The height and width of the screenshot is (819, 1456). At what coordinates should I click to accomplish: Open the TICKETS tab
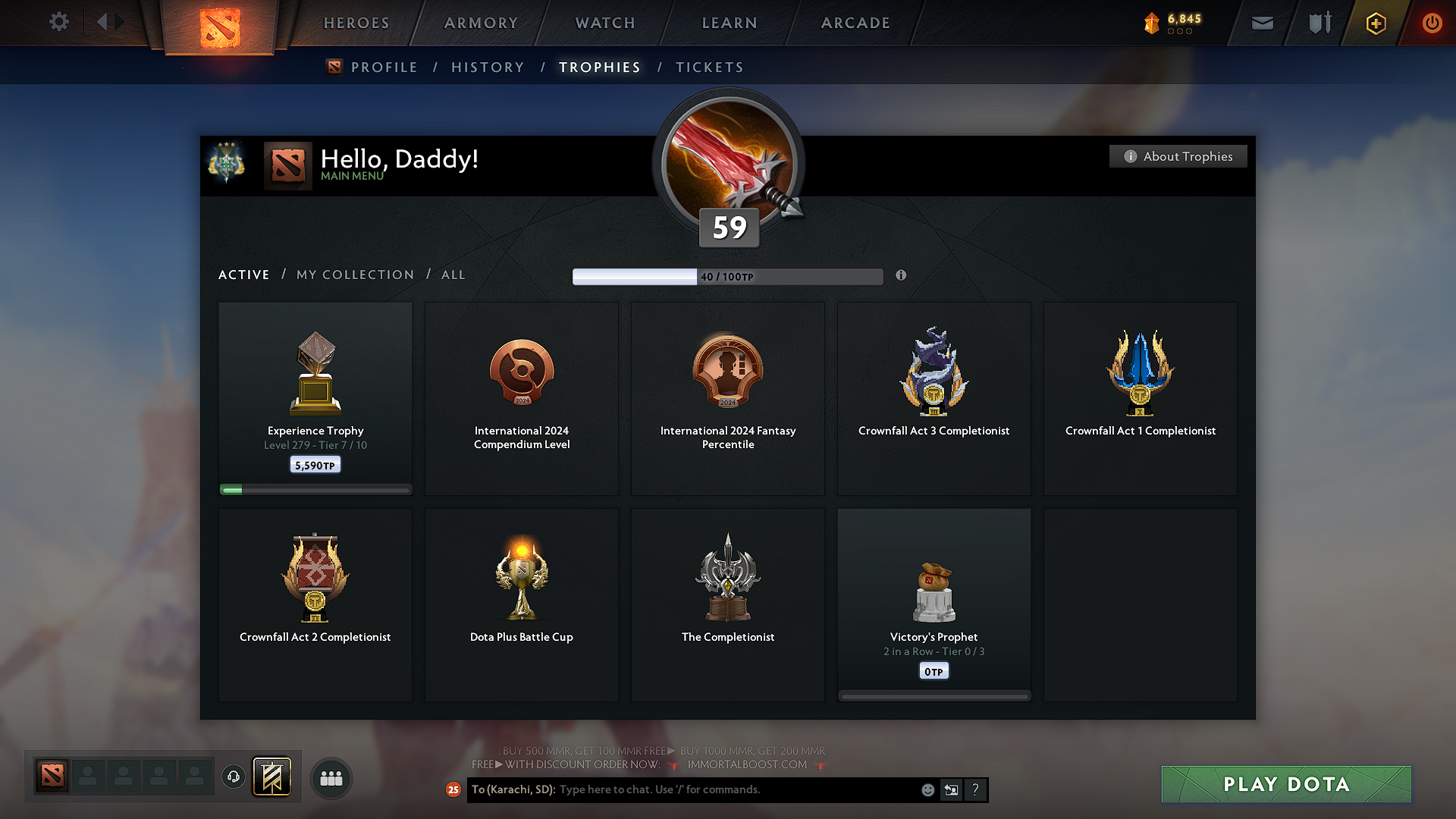709,67
